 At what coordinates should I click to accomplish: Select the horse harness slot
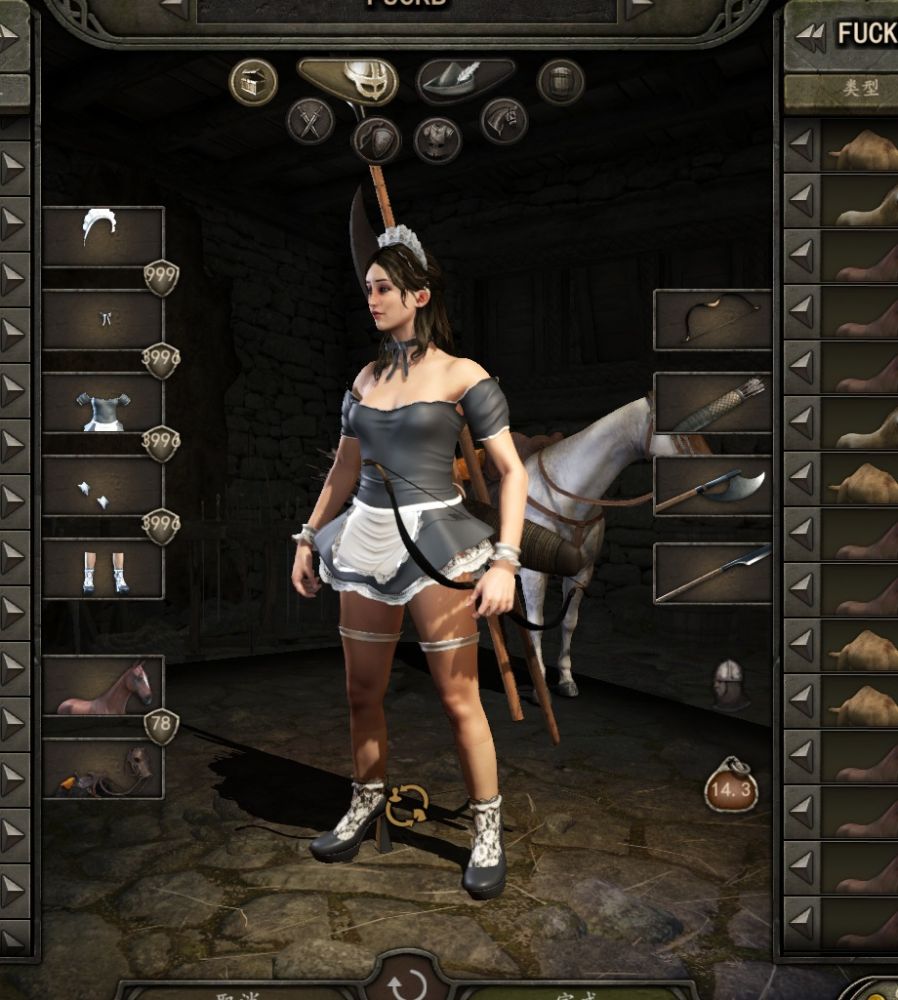point(103,769)
